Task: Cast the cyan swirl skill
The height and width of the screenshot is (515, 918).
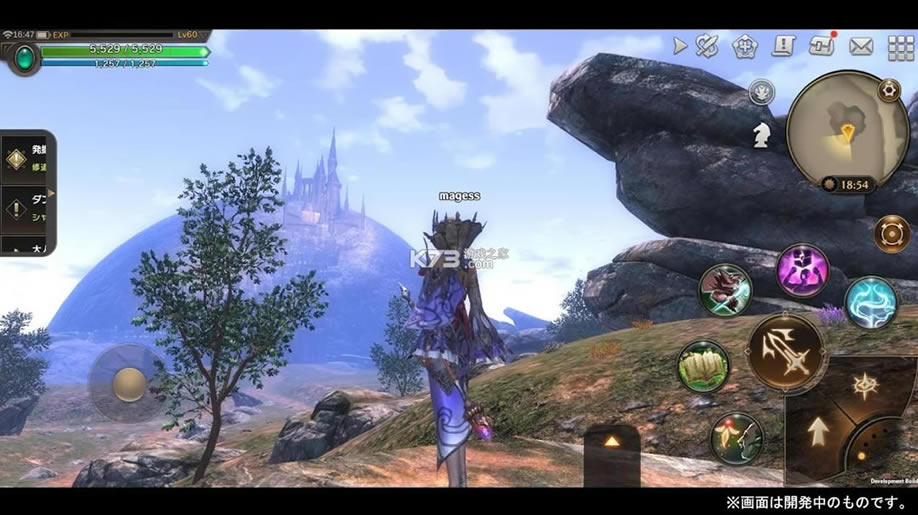Action: pyautogui.click(x=871, y=302)
